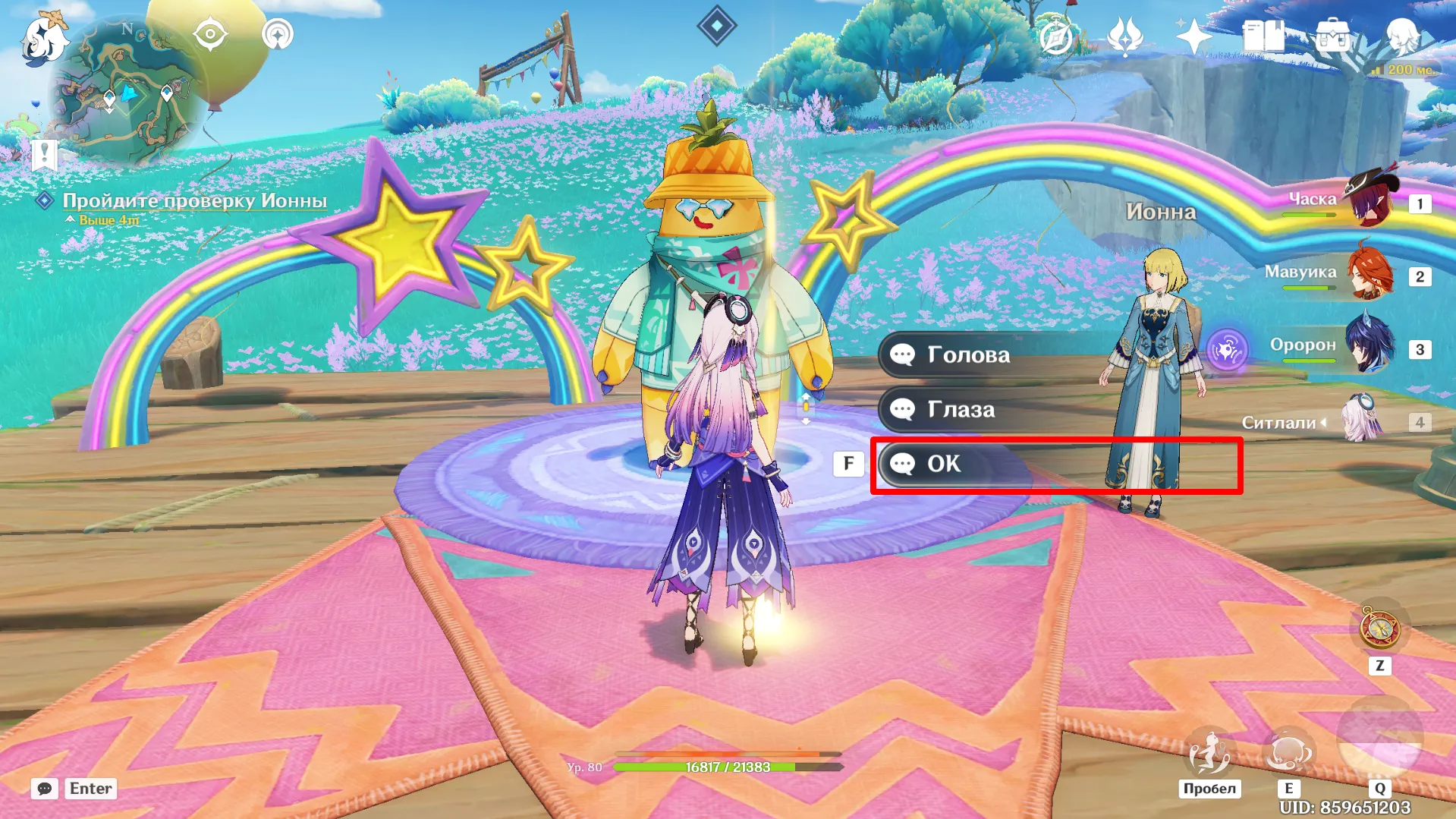Open the chat speech bubble button
This screenshot has width=1456, height=819.
tap(44, 789)
